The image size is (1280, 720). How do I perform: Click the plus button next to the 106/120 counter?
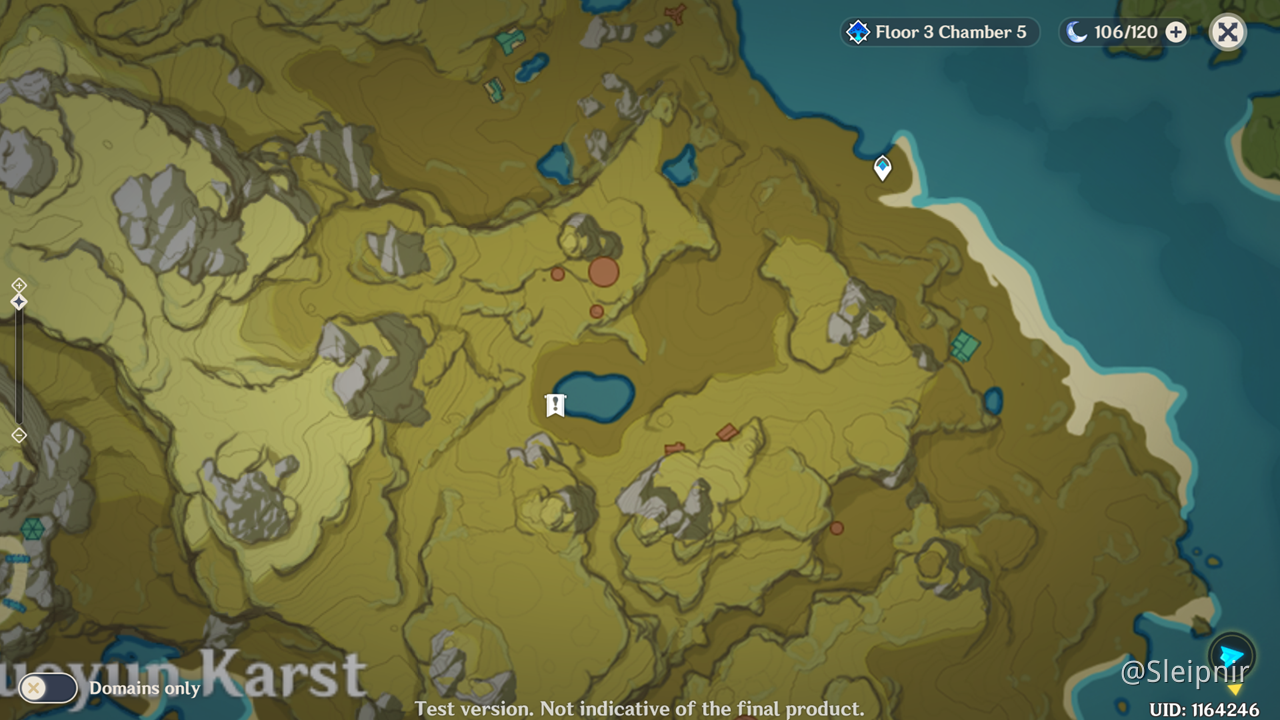coord(1175,31)
